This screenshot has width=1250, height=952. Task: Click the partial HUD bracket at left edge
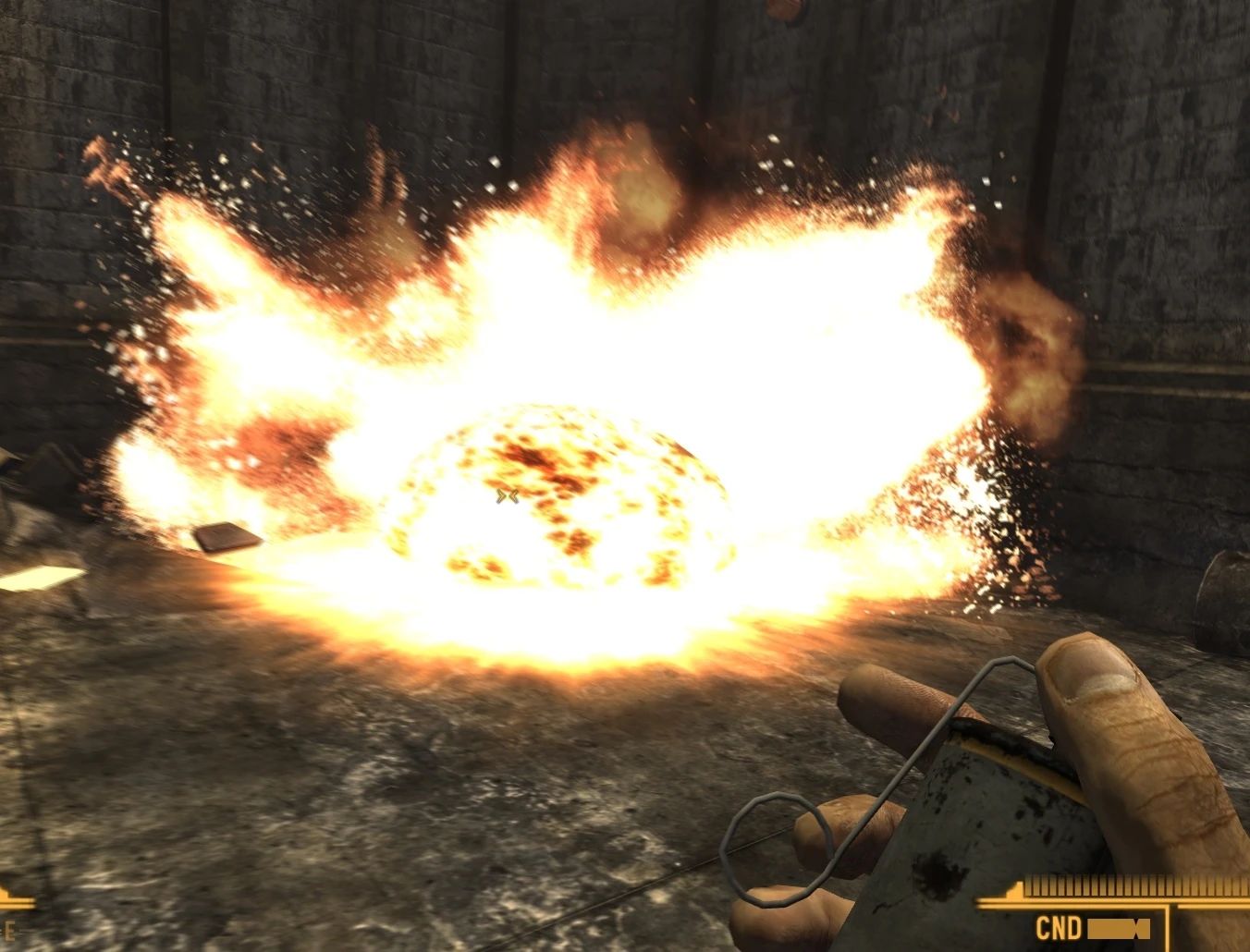(17, 903)
